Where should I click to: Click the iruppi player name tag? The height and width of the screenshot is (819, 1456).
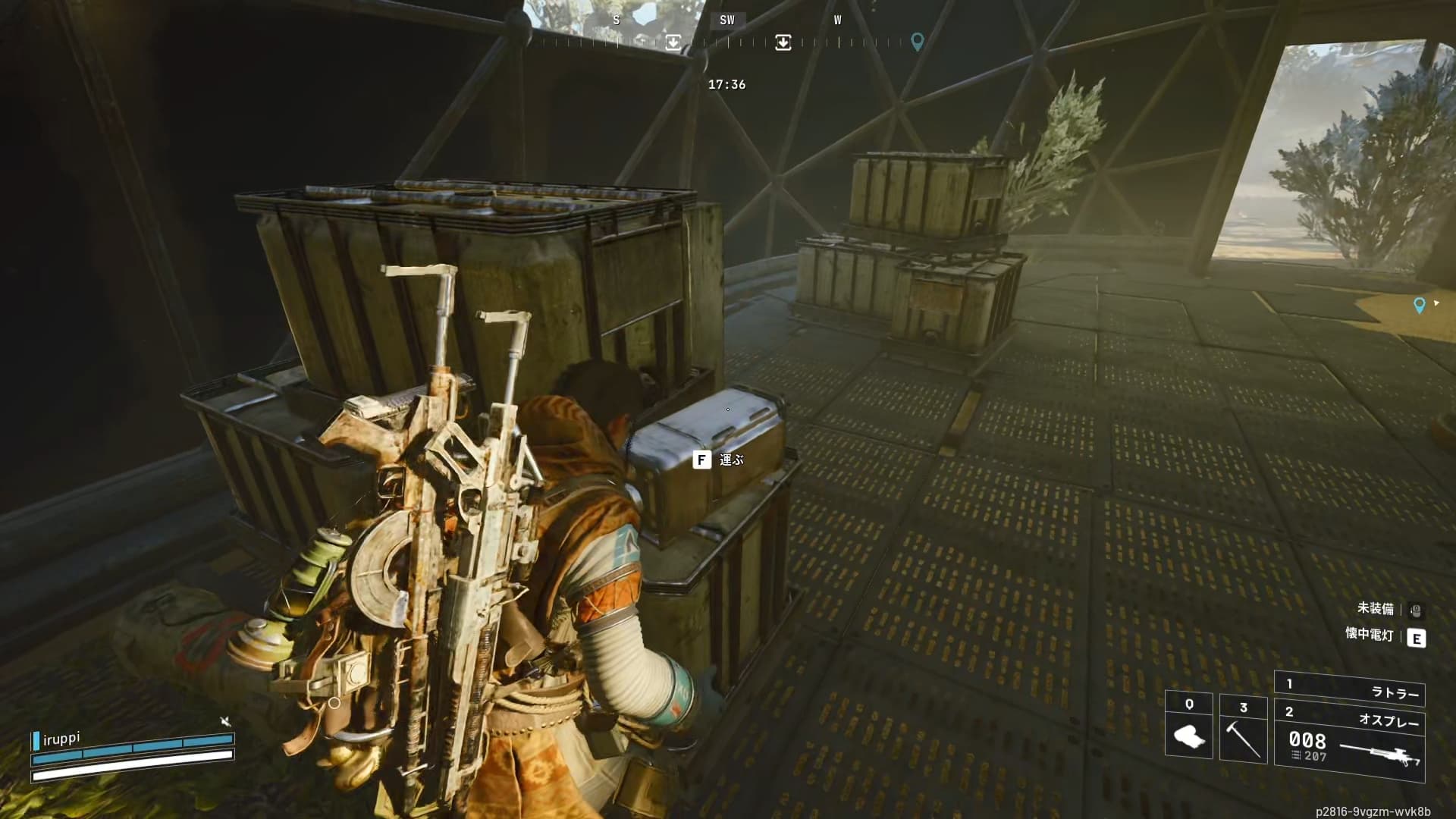coord(61,739)
